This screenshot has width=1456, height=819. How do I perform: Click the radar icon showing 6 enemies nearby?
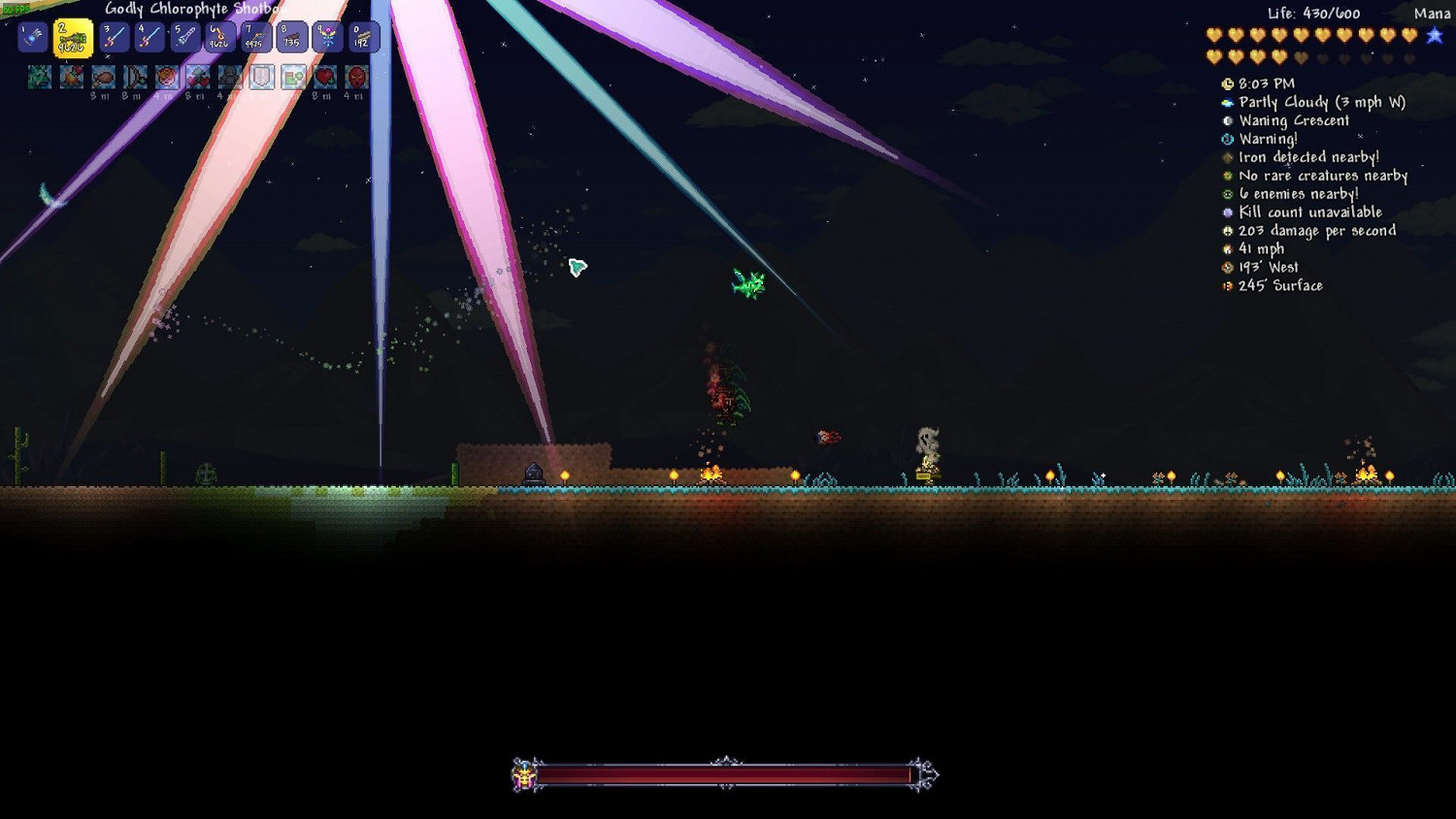[1226, 193]
